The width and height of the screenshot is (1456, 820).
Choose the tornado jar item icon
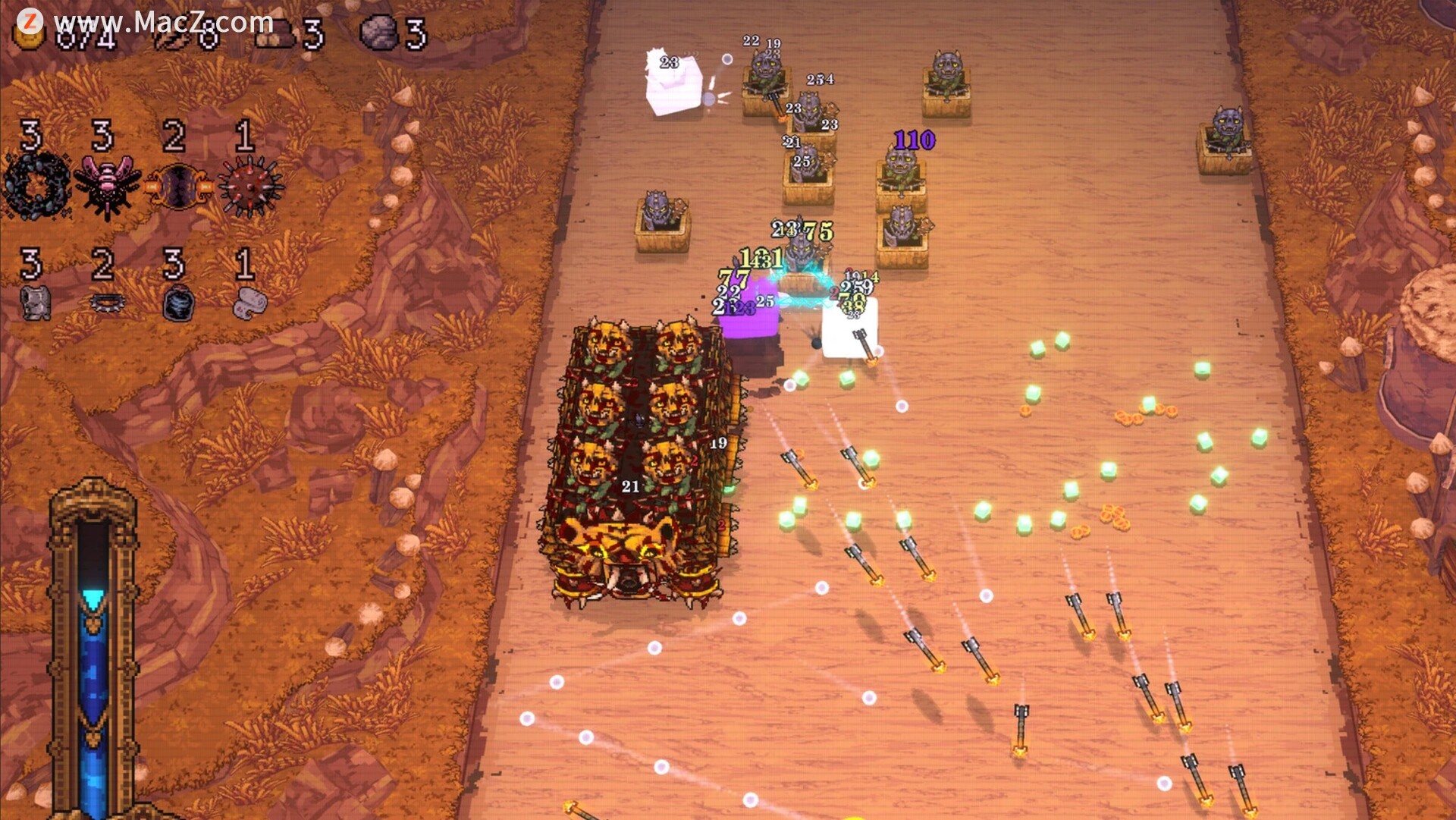point(178,303)
